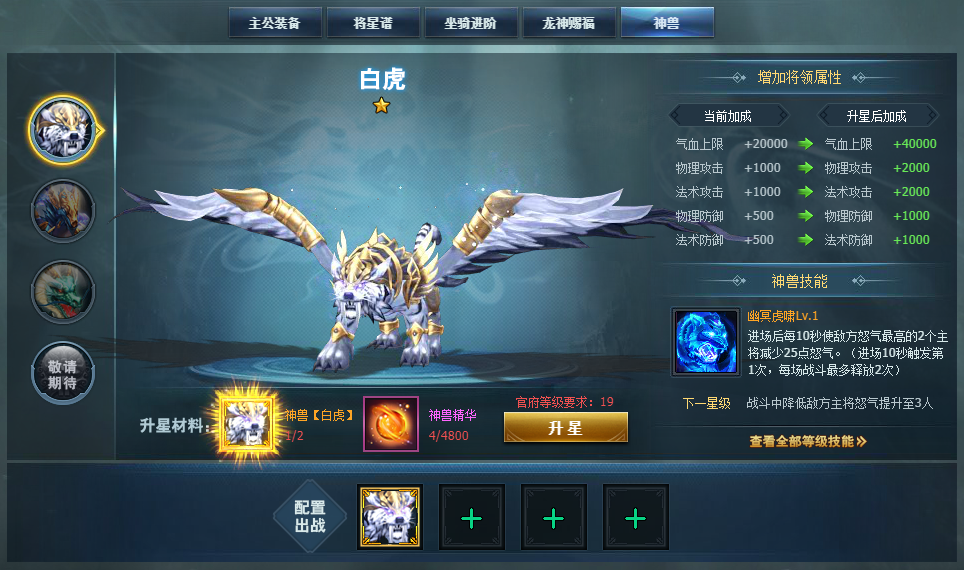Choose the second beast portrait in sidebar
The width and height of the screenshot is (964, 570).
coord(63,211)
